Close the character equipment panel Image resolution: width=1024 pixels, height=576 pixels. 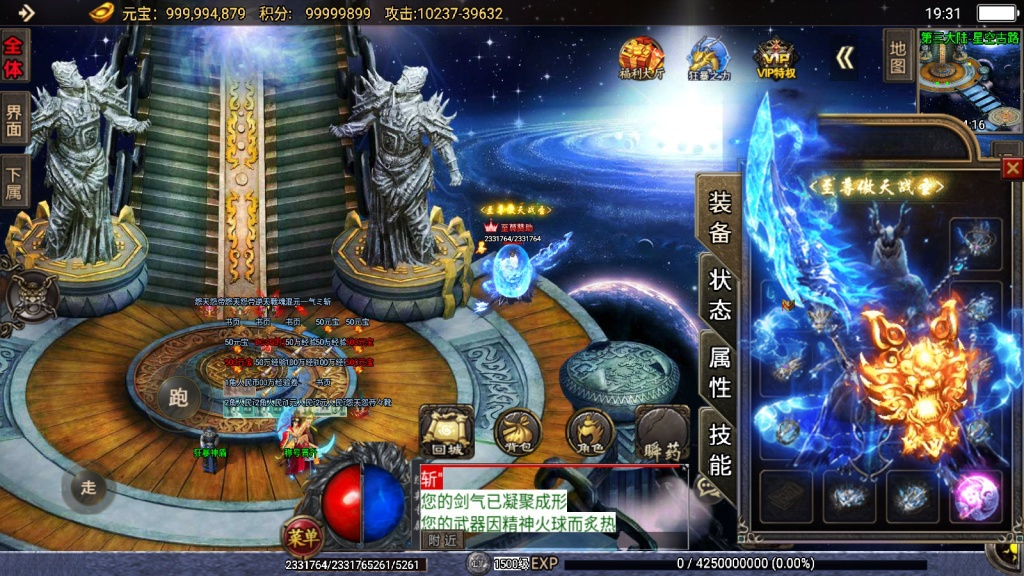[x=1012, y=168]
